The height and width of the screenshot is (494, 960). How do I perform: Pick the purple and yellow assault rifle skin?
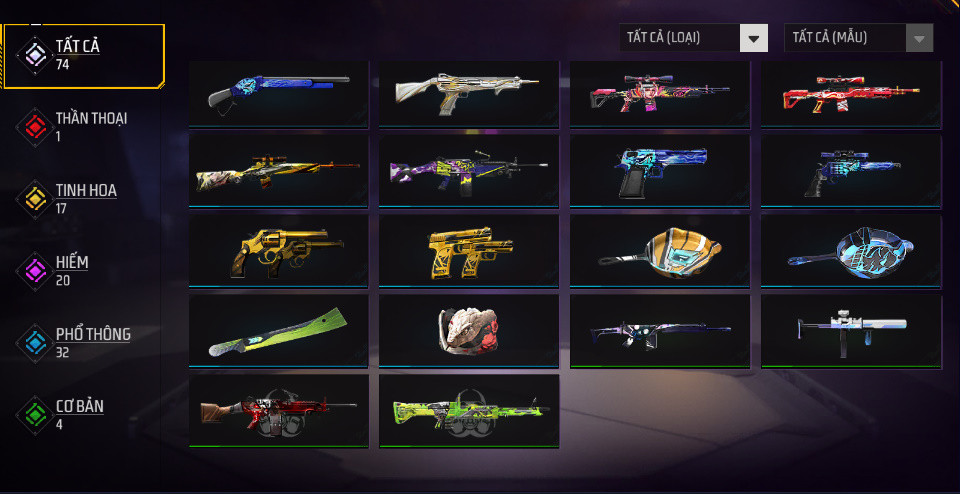click(469, 170)
